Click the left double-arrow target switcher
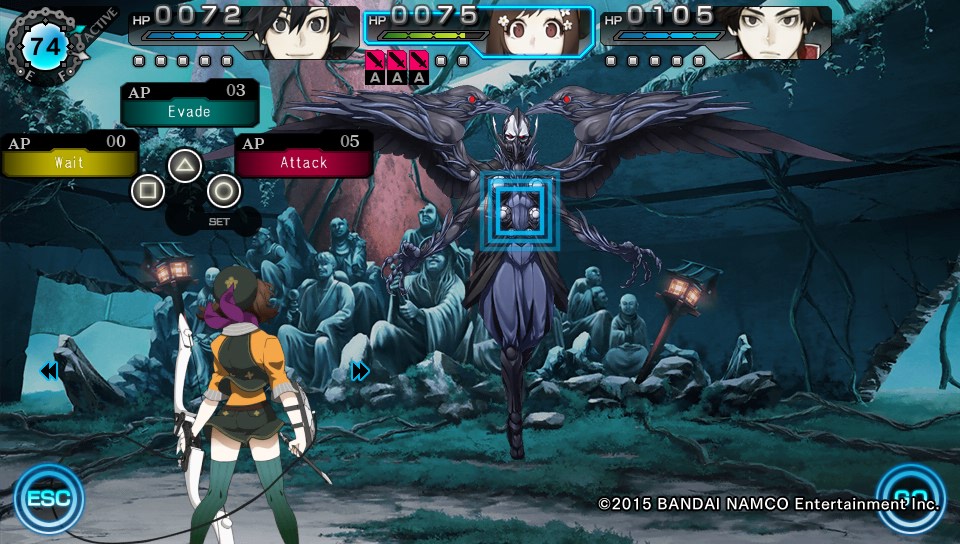The image size is (960, 544). point(48,372)
